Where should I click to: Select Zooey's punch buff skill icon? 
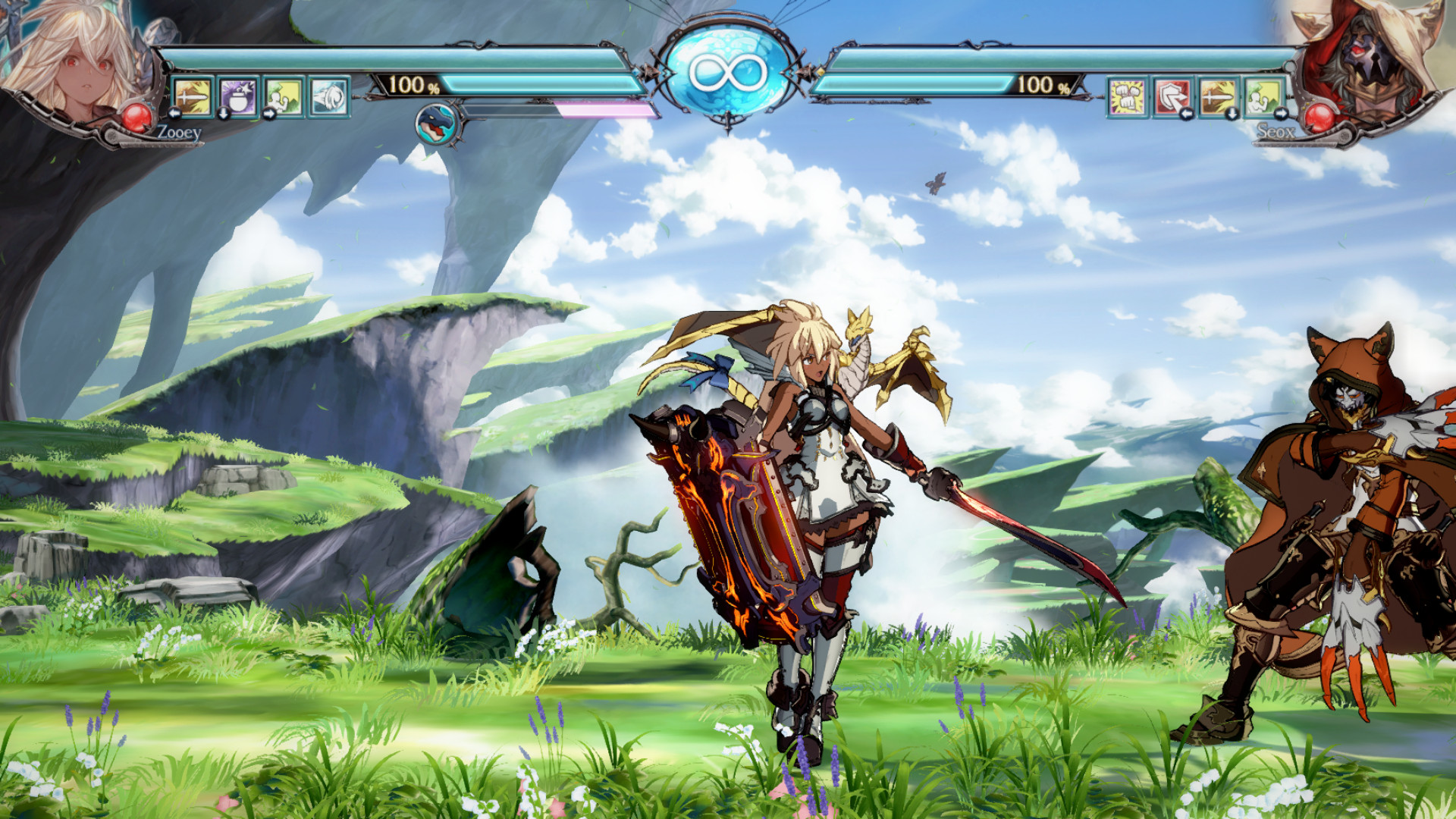click(x=283, y=97)
